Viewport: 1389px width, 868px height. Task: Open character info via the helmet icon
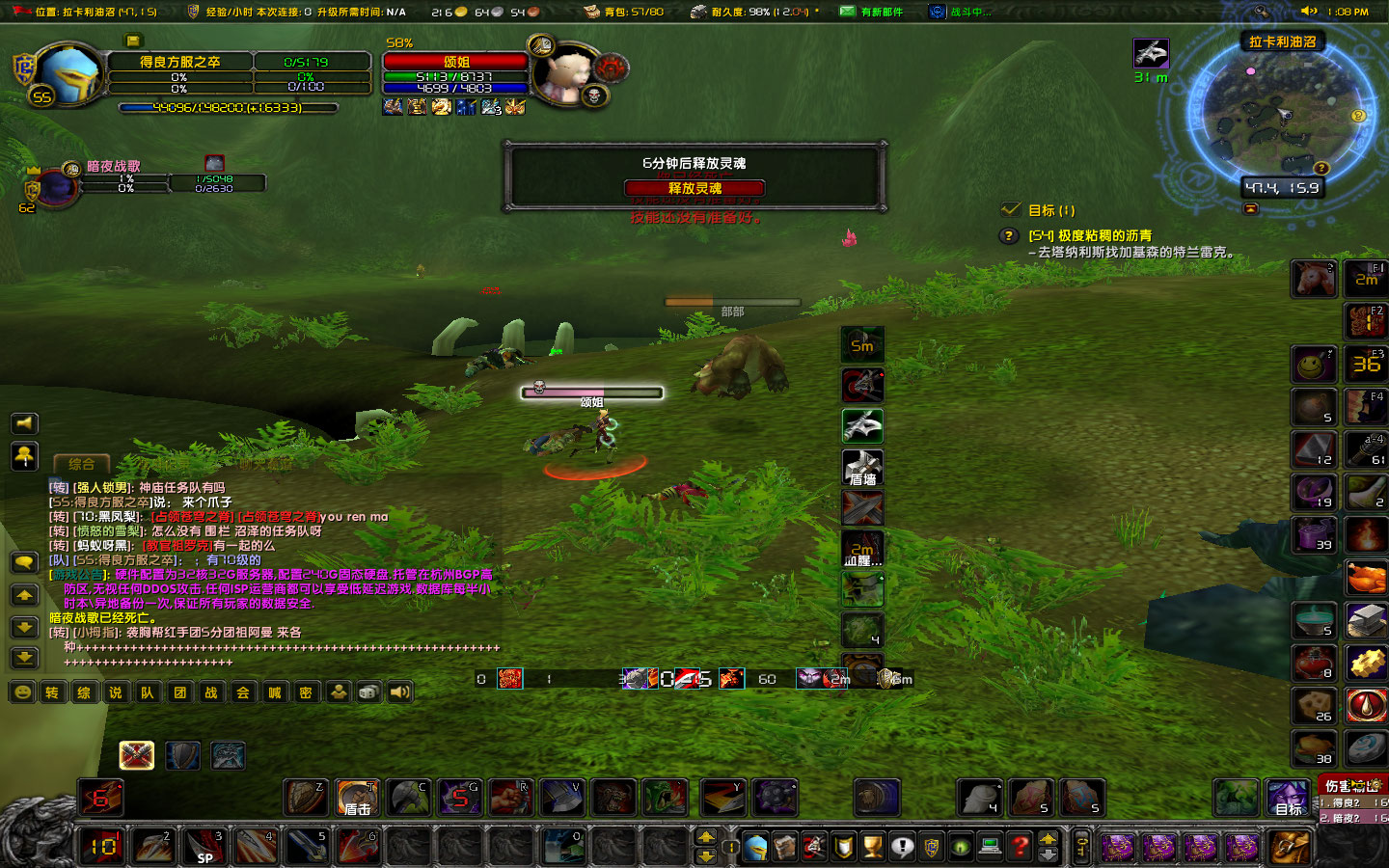(756, 845)
